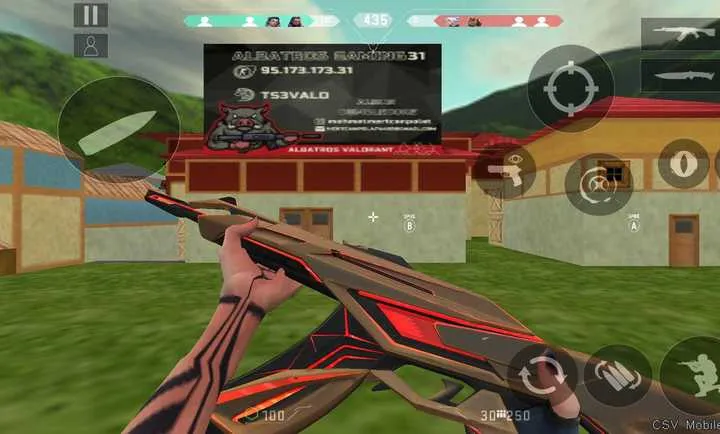Select the assault rifle weapon slot
720x434 pixels.
[x=679, y=32]
